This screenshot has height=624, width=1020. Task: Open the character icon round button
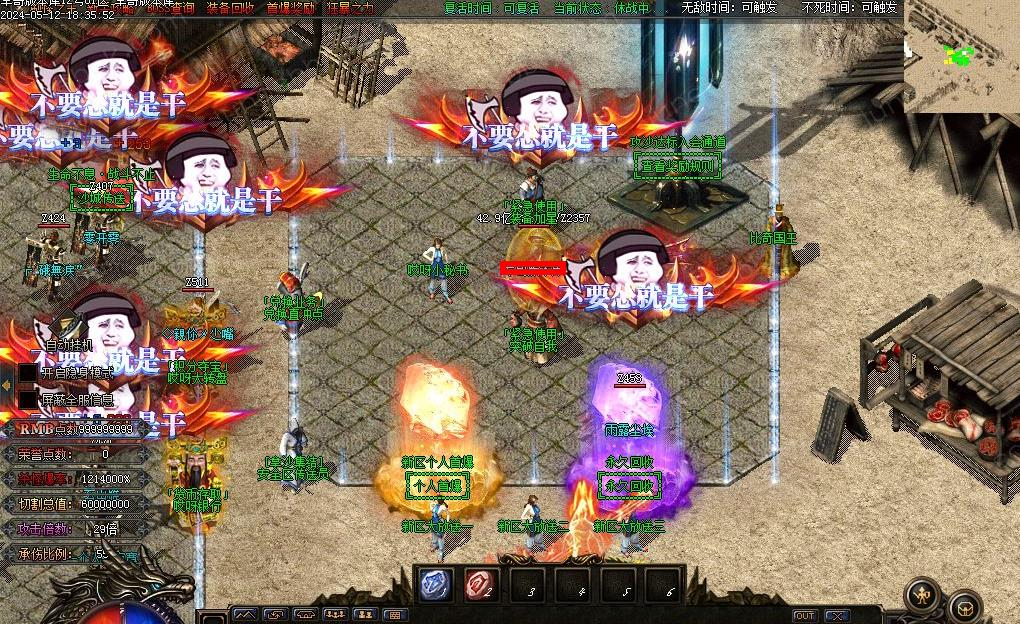tap(922, 595)
